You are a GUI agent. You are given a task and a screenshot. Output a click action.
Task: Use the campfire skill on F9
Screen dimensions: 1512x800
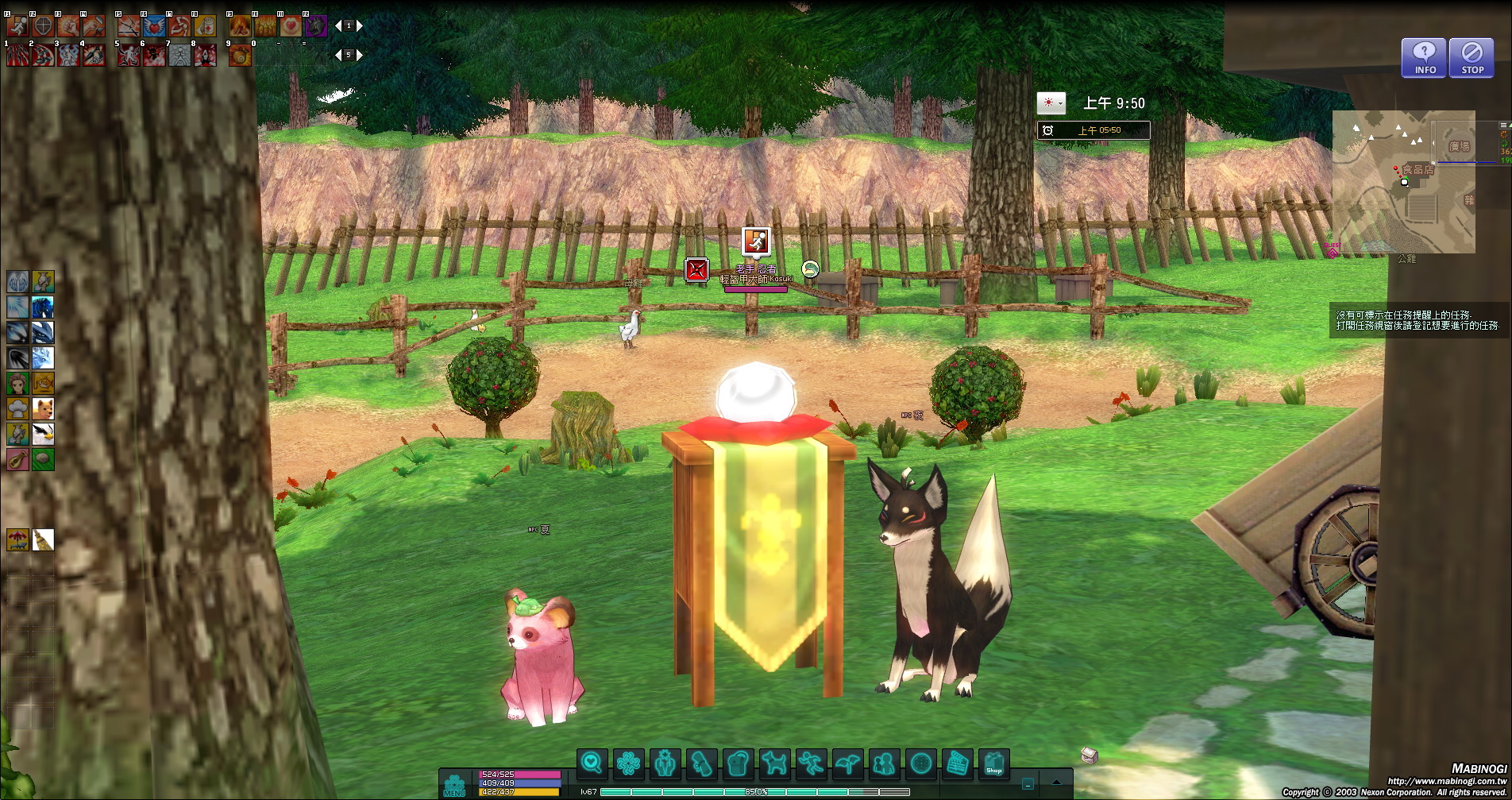239,26
